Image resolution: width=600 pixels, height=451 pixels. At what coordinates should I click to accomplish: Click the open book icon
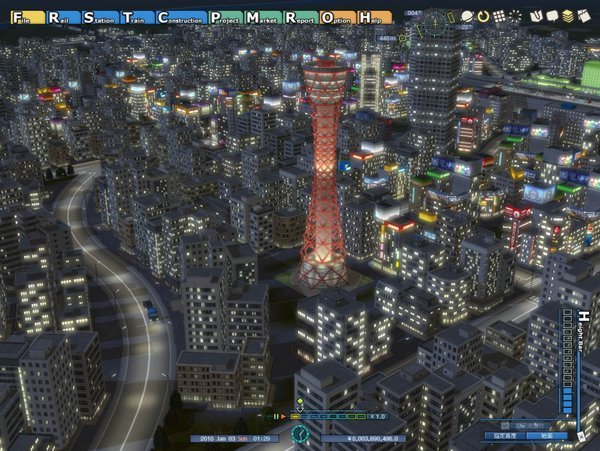(535, 17)
